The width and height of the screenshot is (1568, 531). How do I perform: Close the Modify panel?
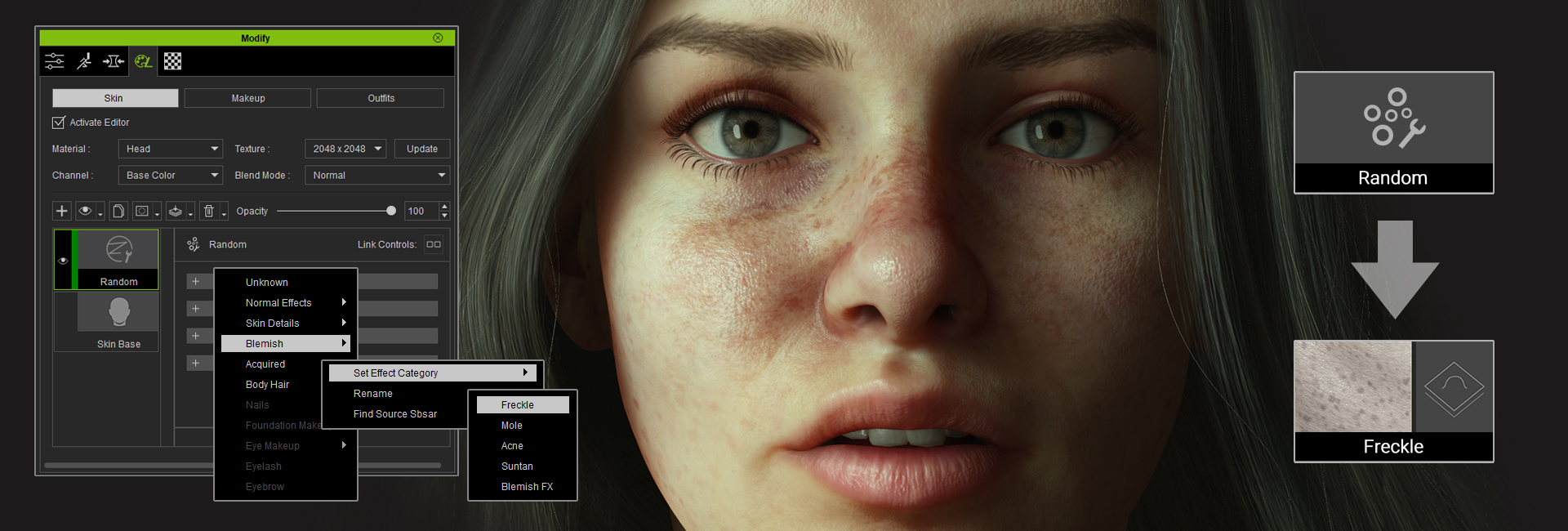(x=438, y=38)
